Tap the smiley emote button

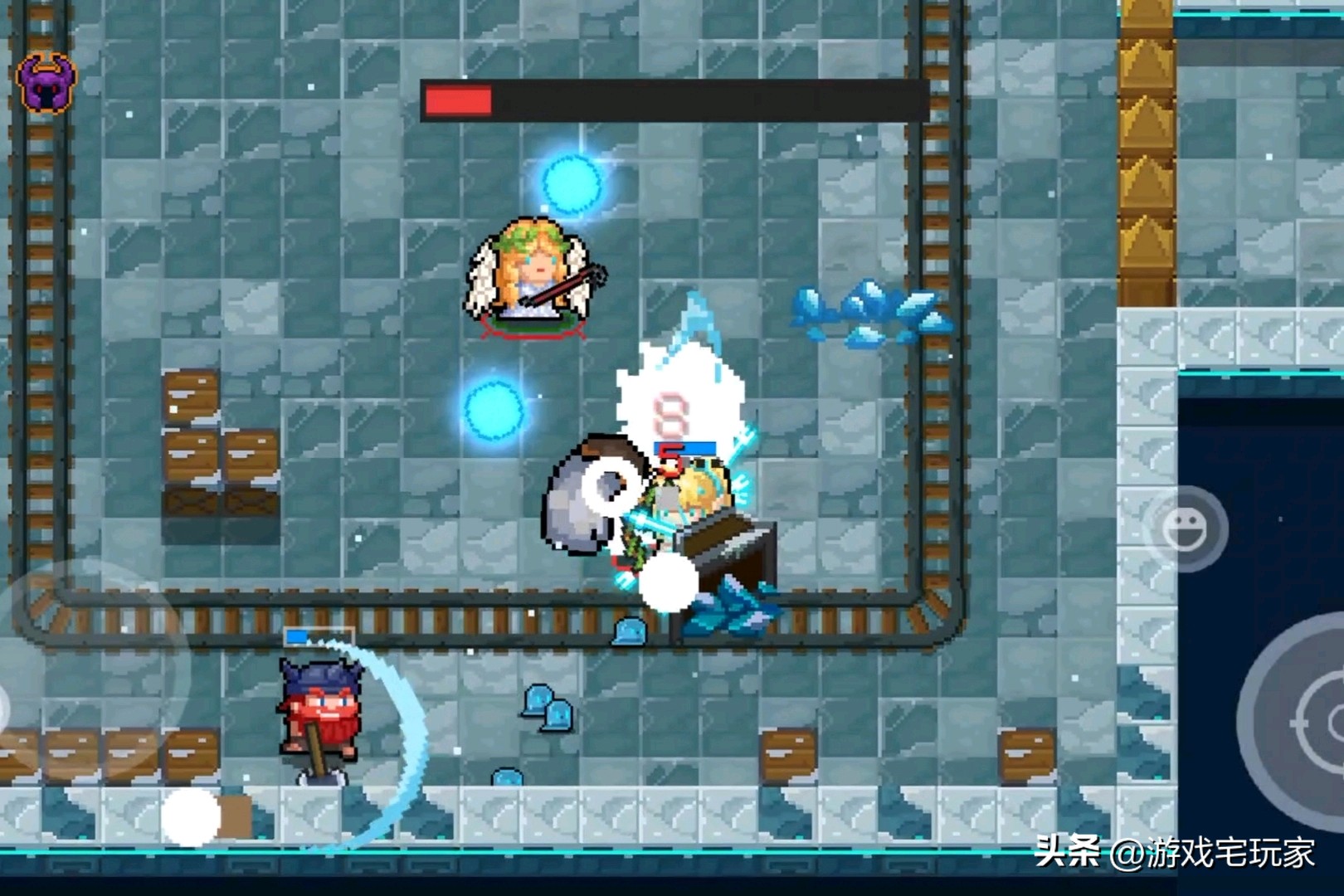pyautogui.click(x=1186, y=528)
